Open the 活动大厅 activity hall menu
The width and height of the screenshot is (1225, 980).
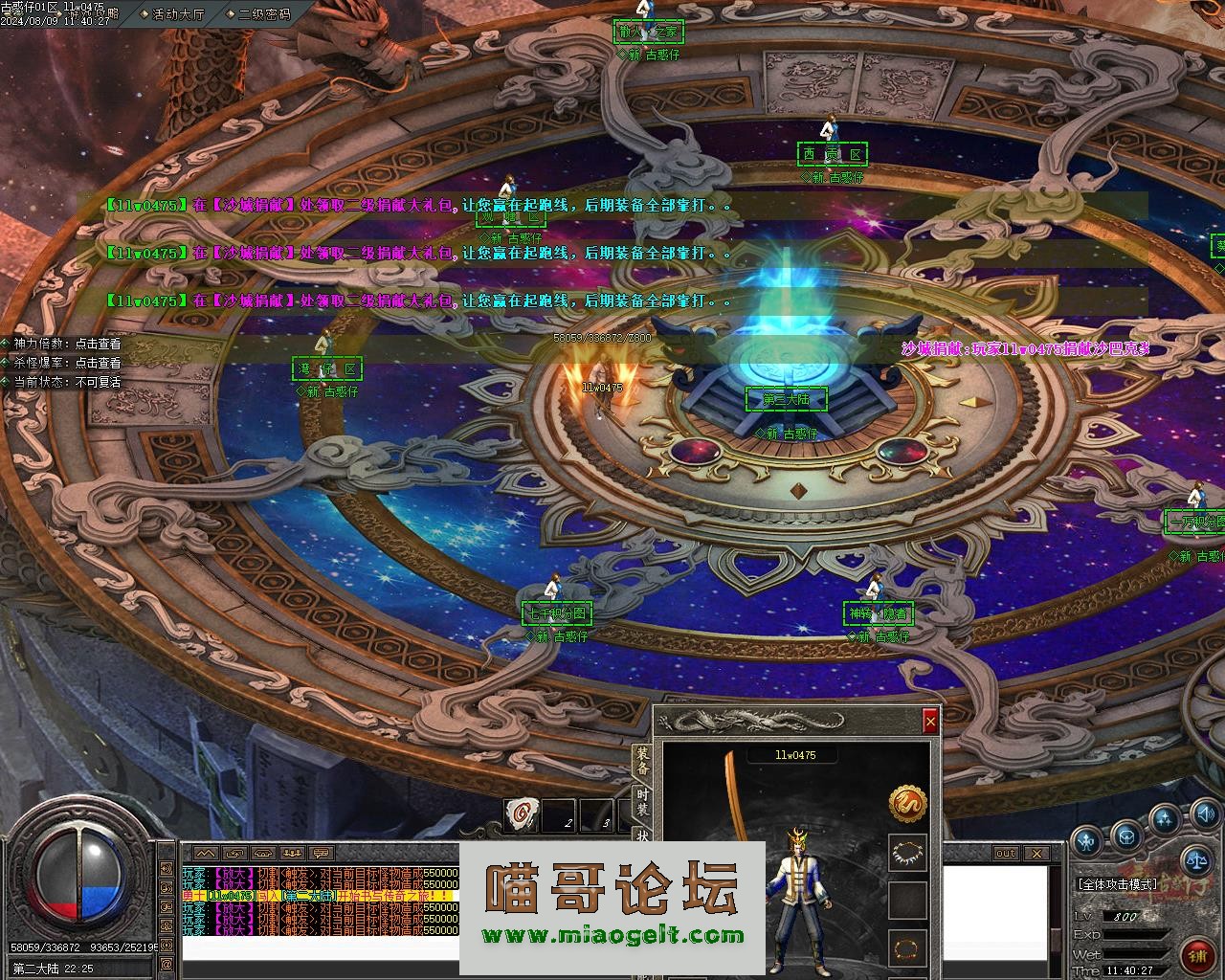(x=178, y=14)
